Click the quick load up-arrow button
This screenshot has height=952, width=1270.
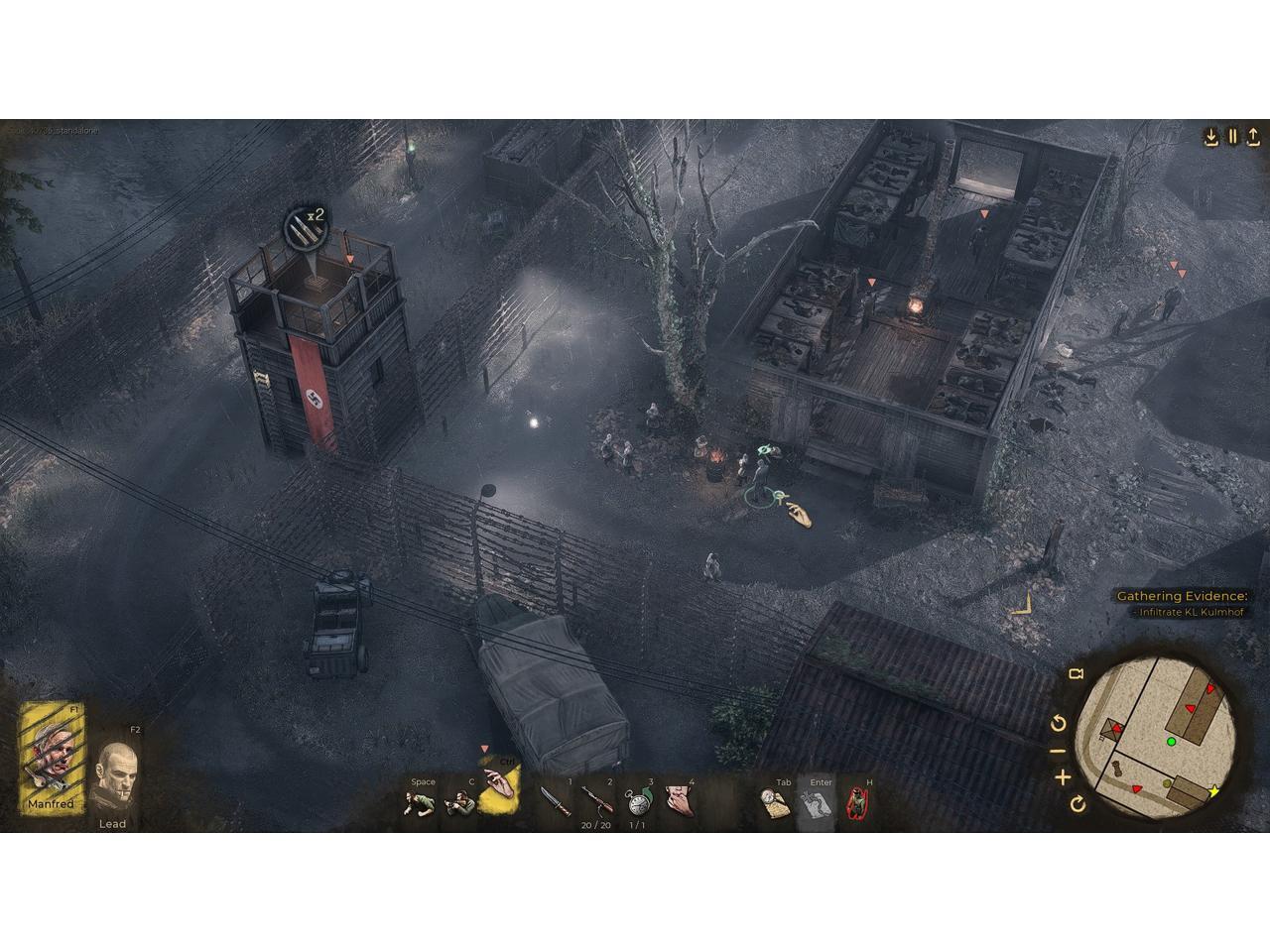pos(1254,137)
